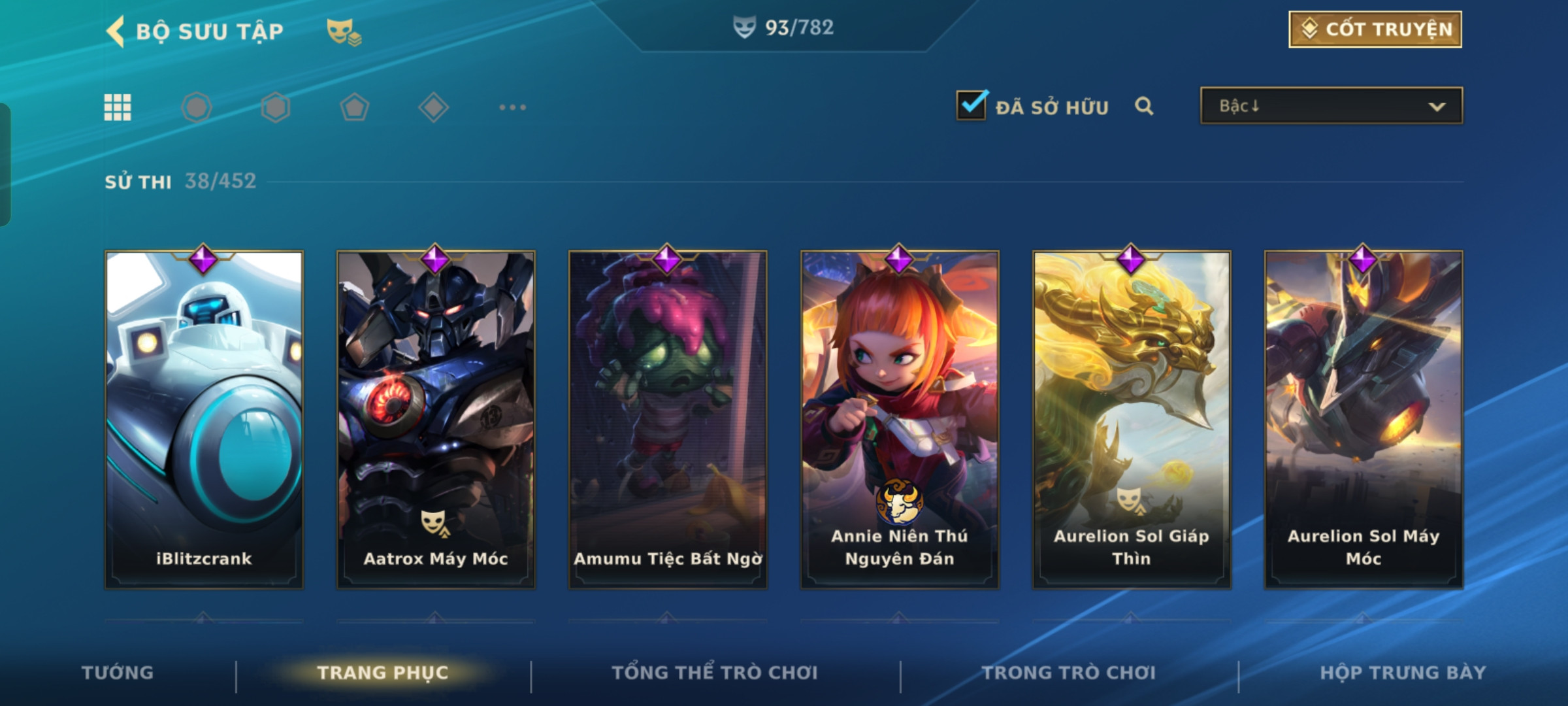This screenshot has width=1568, height=706.
Task: Select the iBlitzcrank skin card
Action: coord(204,420)
